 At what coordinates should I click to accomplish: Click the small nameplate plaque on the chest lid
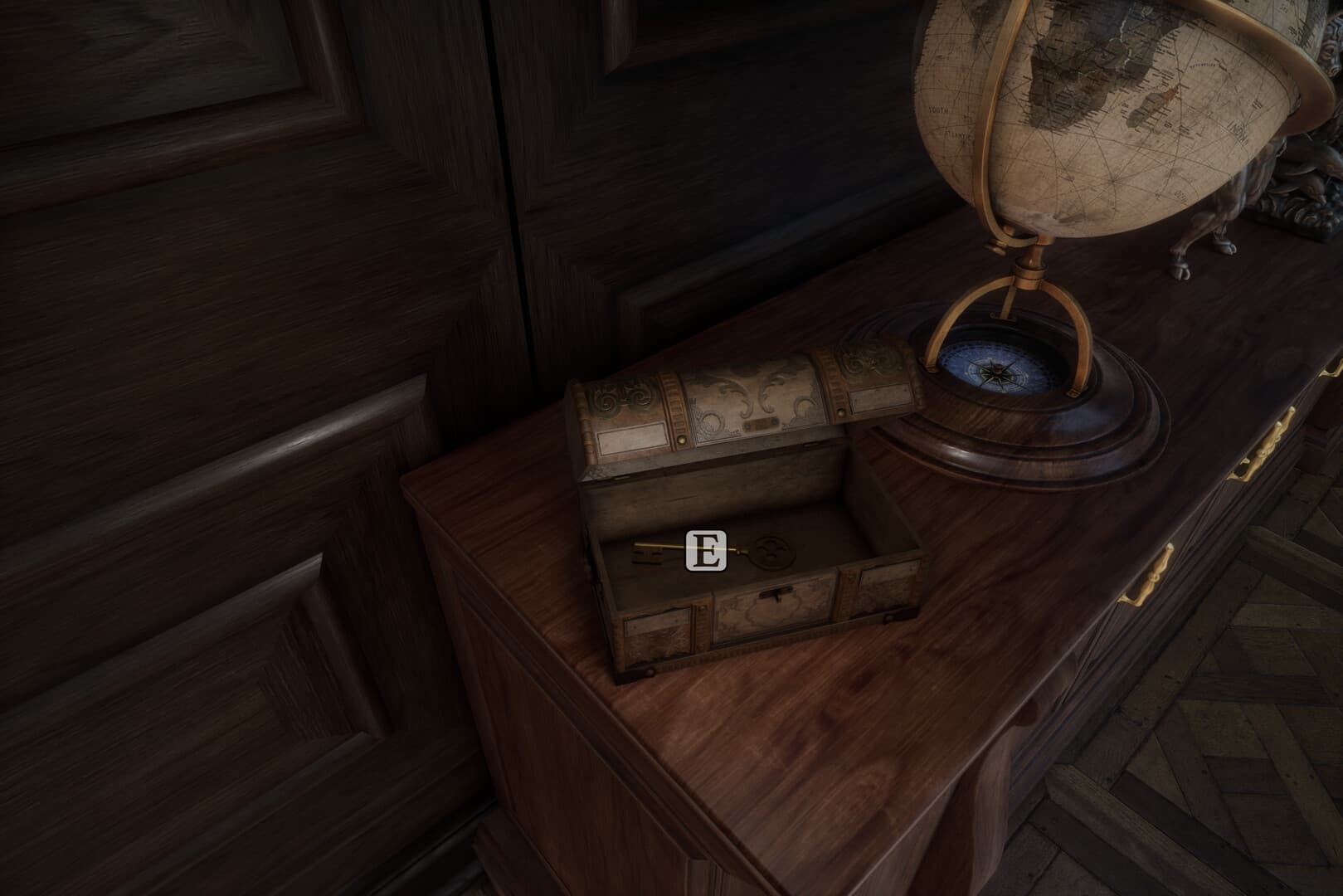[x=762, y=422]
